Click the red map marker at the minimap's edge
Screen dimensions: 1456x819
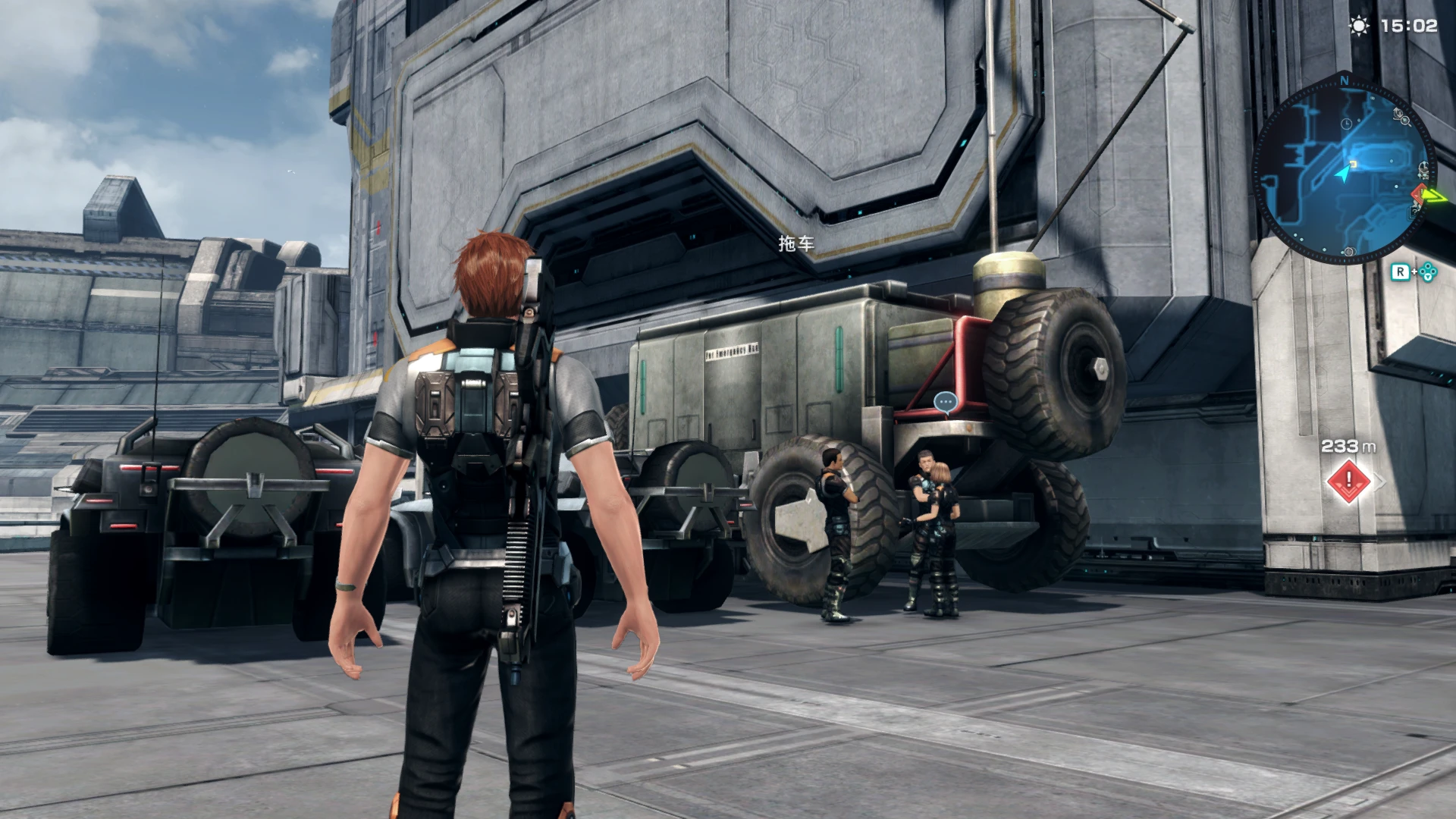[x=1419, y=193]
